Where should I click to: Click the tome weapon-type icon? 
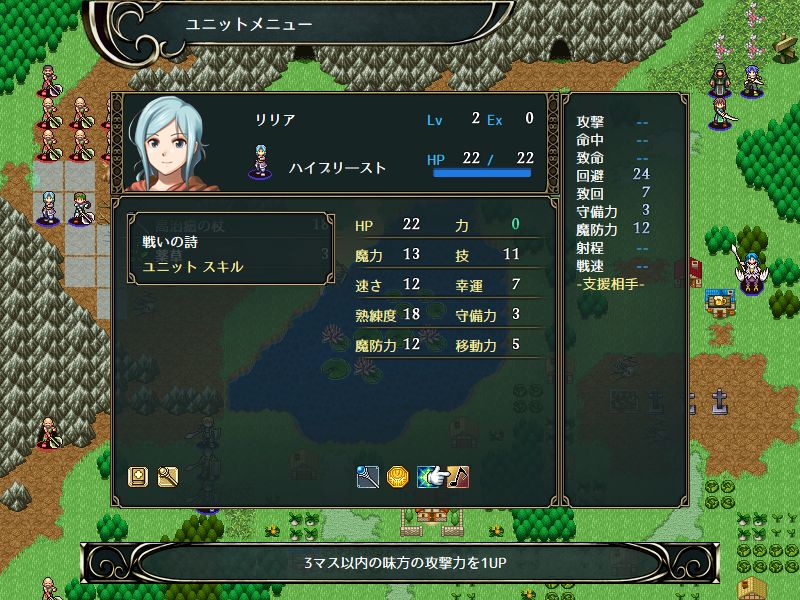(139, 477)
